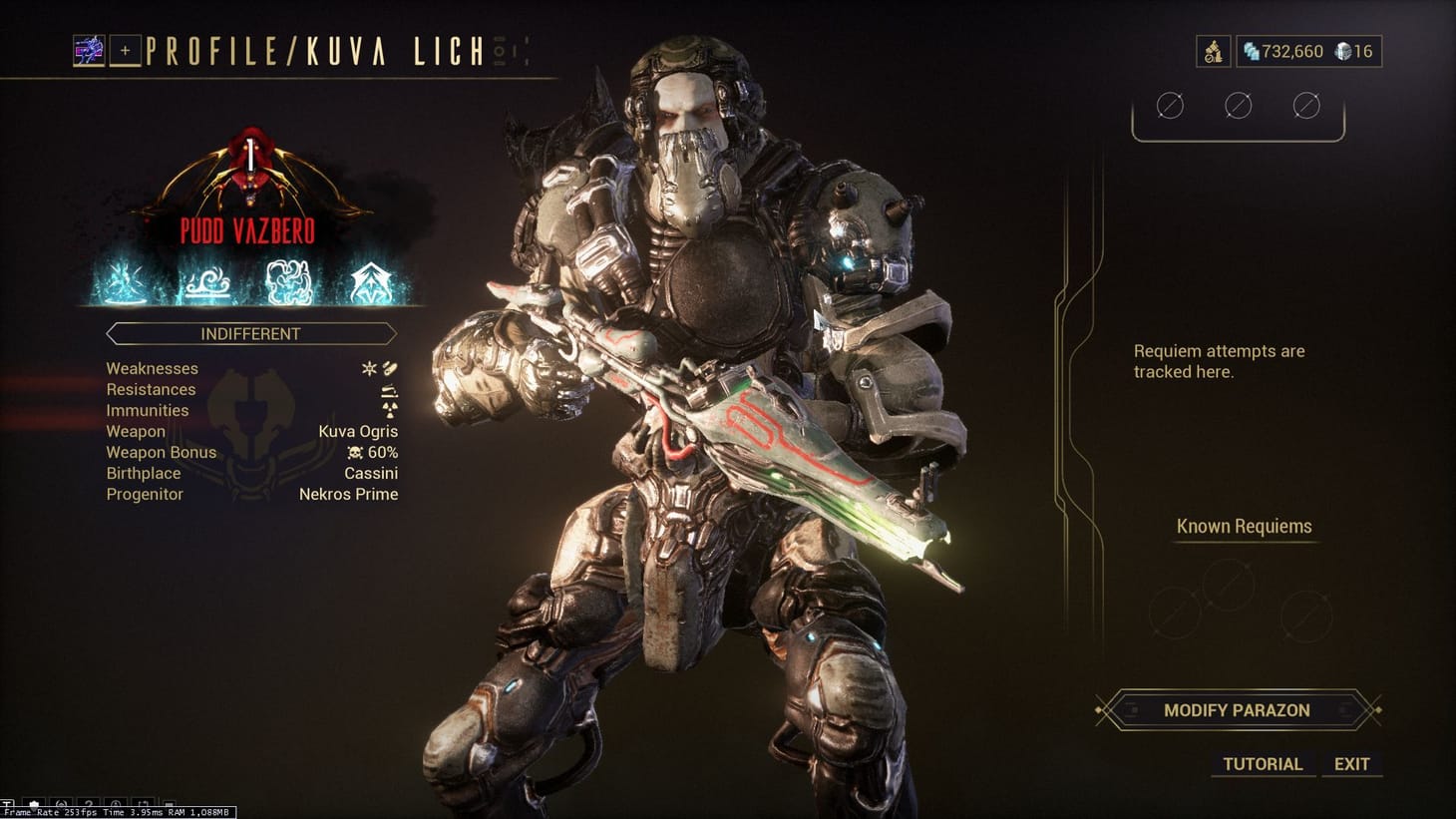
Task: Open the Modify Parazon screen
Action: (x=1237, y=710)
